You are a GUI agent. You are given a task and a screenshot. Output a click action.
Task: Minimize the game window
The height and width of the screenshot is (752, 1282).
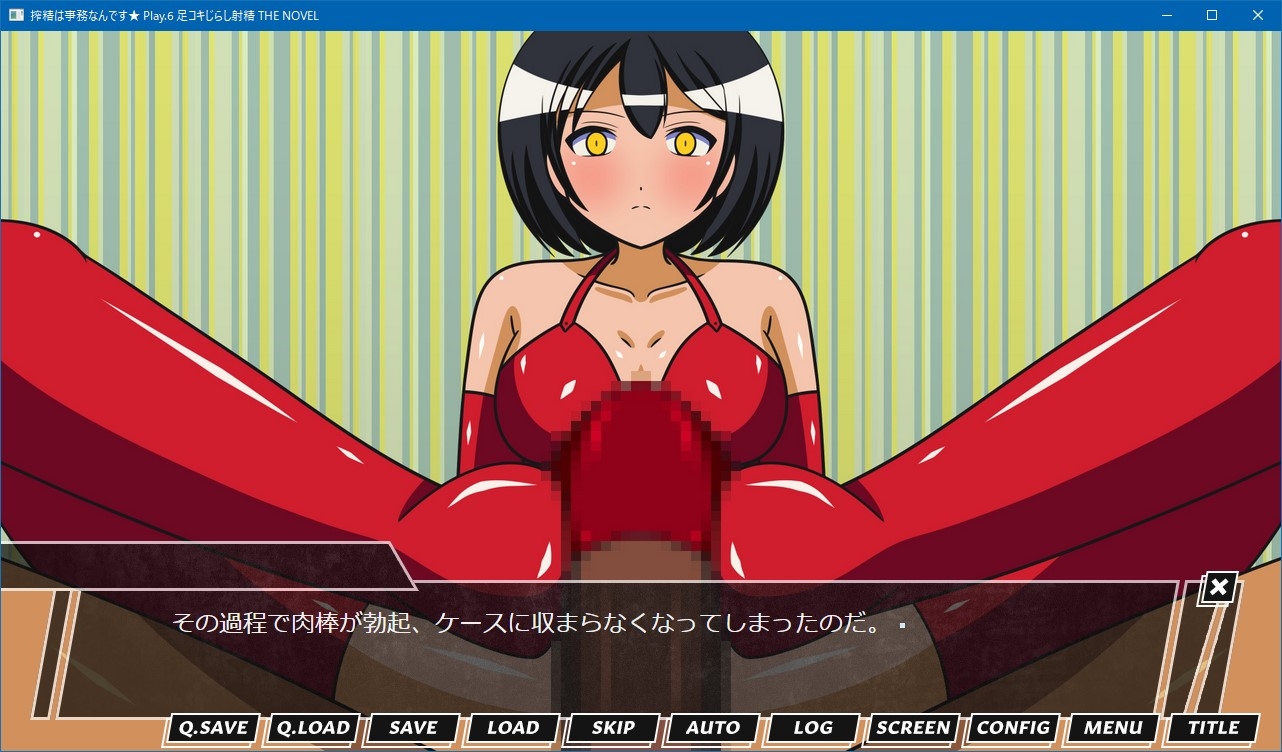(1166, 15)
